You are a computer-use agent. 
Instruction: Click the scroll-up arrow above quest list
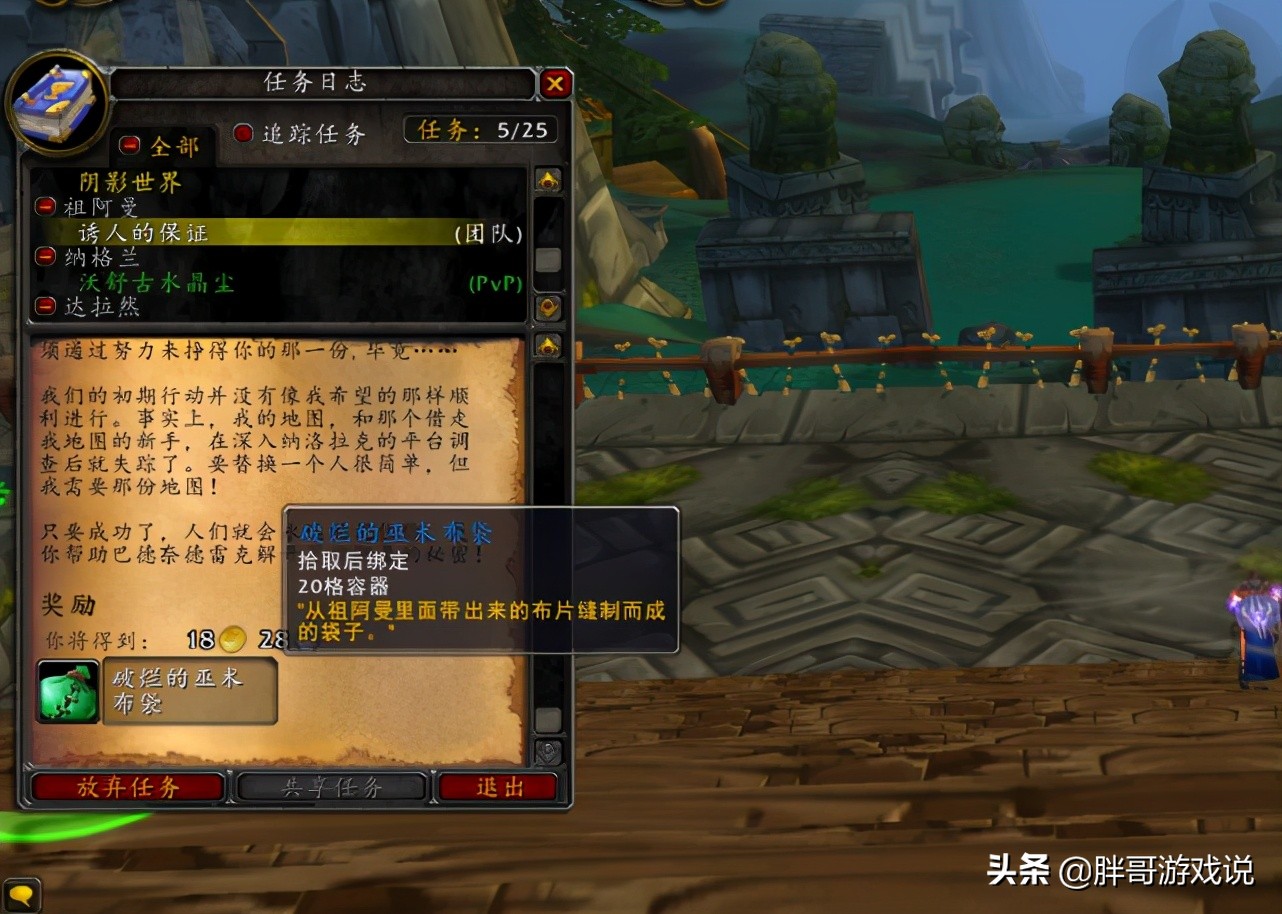coord(547,178)
